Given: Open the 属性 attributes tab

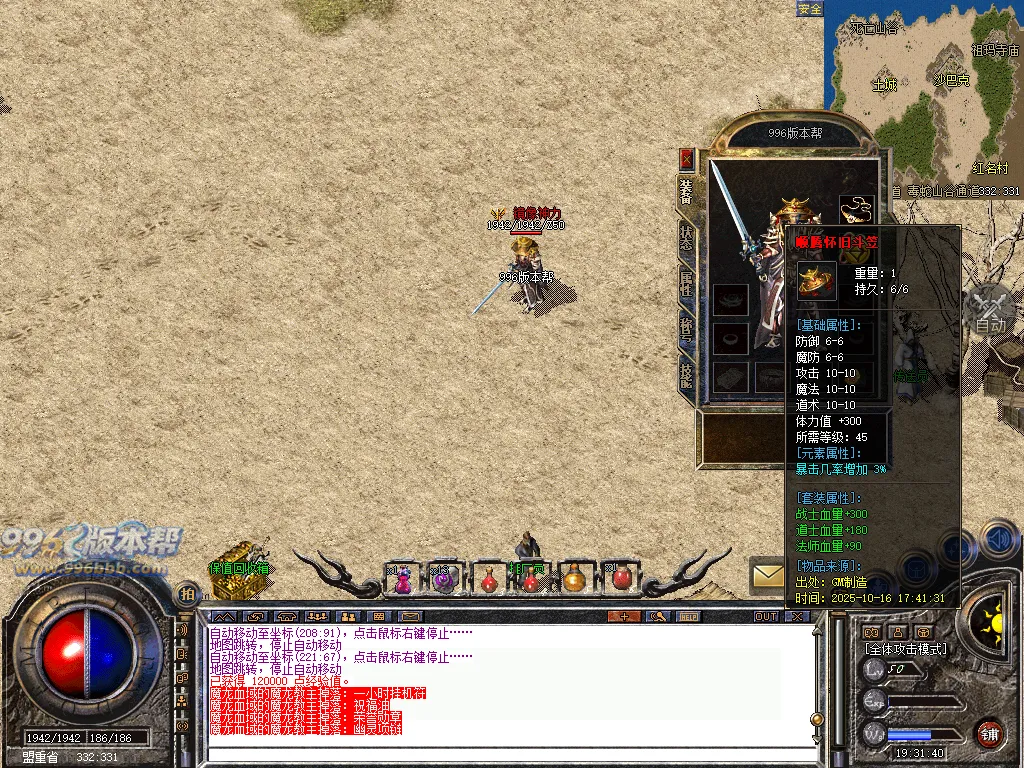Looking at the screenshot, I should coord(687,282).
